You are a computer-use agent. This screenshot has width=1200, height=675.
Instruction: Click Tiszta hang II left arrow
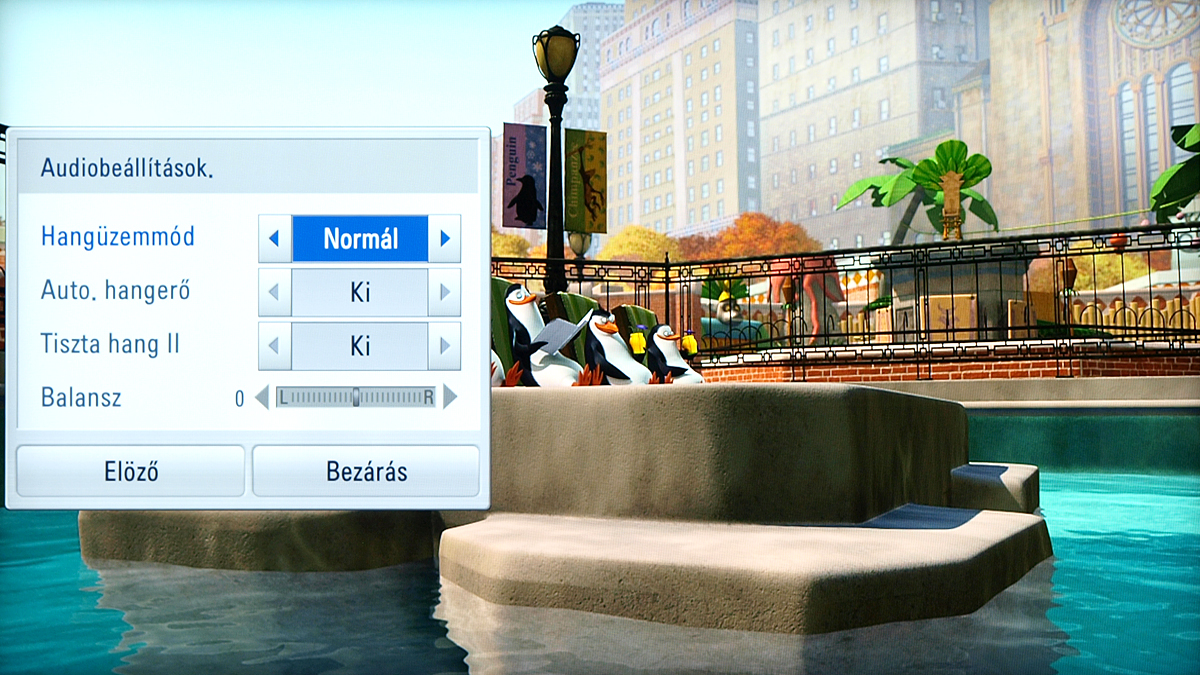point(275,346)
